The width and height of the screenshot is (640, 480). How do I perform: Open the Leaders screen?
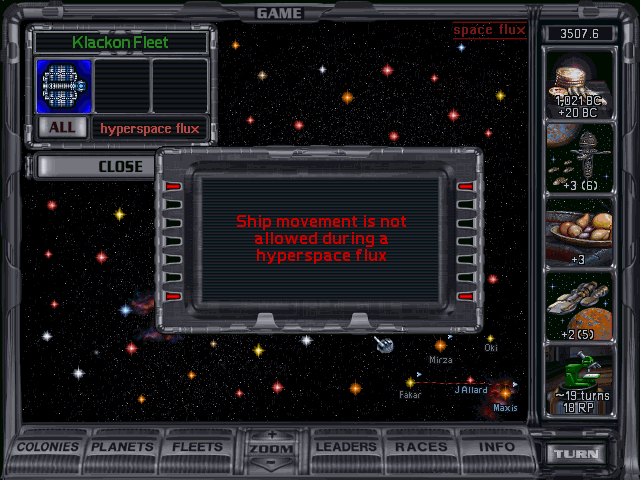click(x=346, y=447)
